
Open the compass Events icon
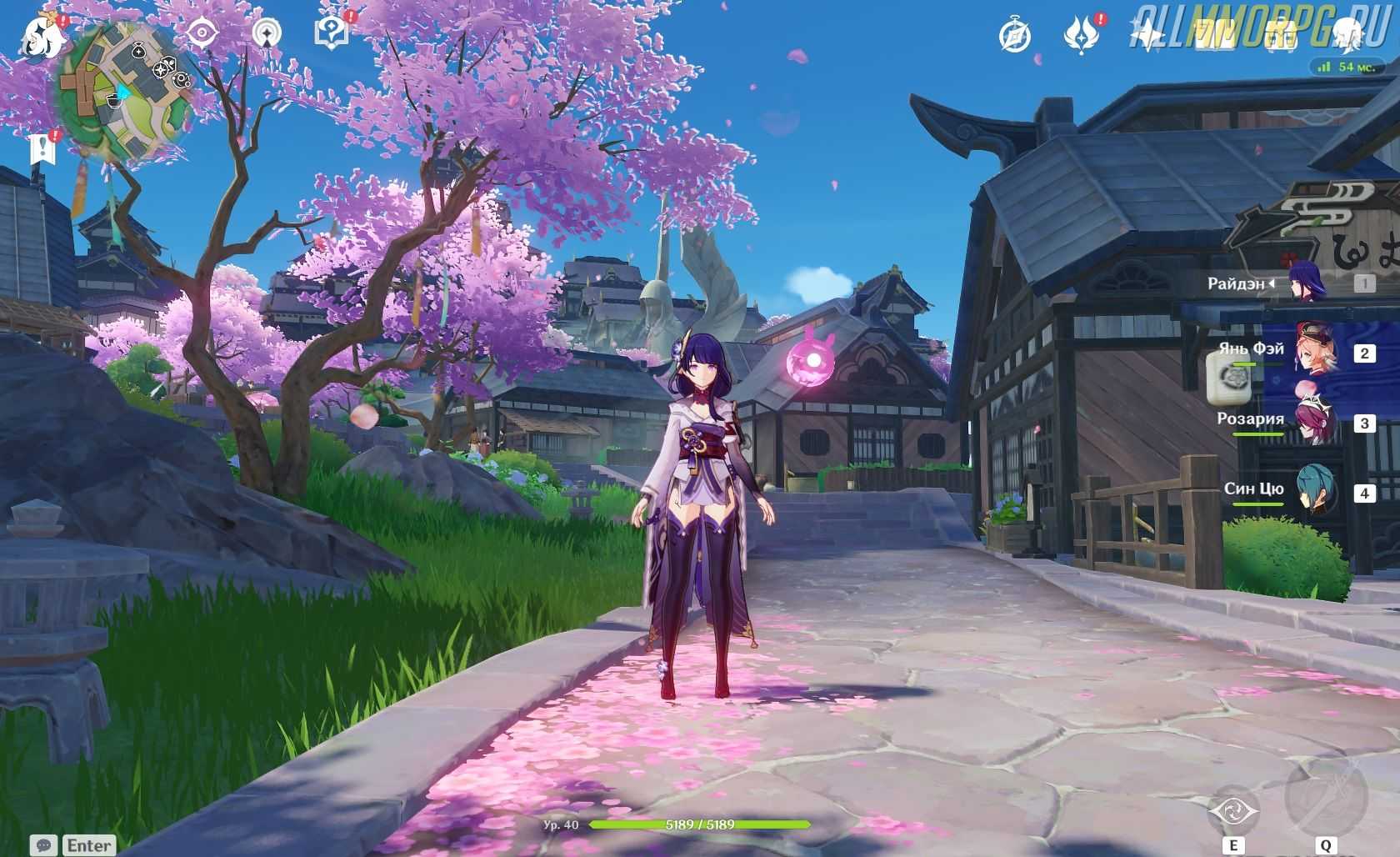click(1014, 36)
